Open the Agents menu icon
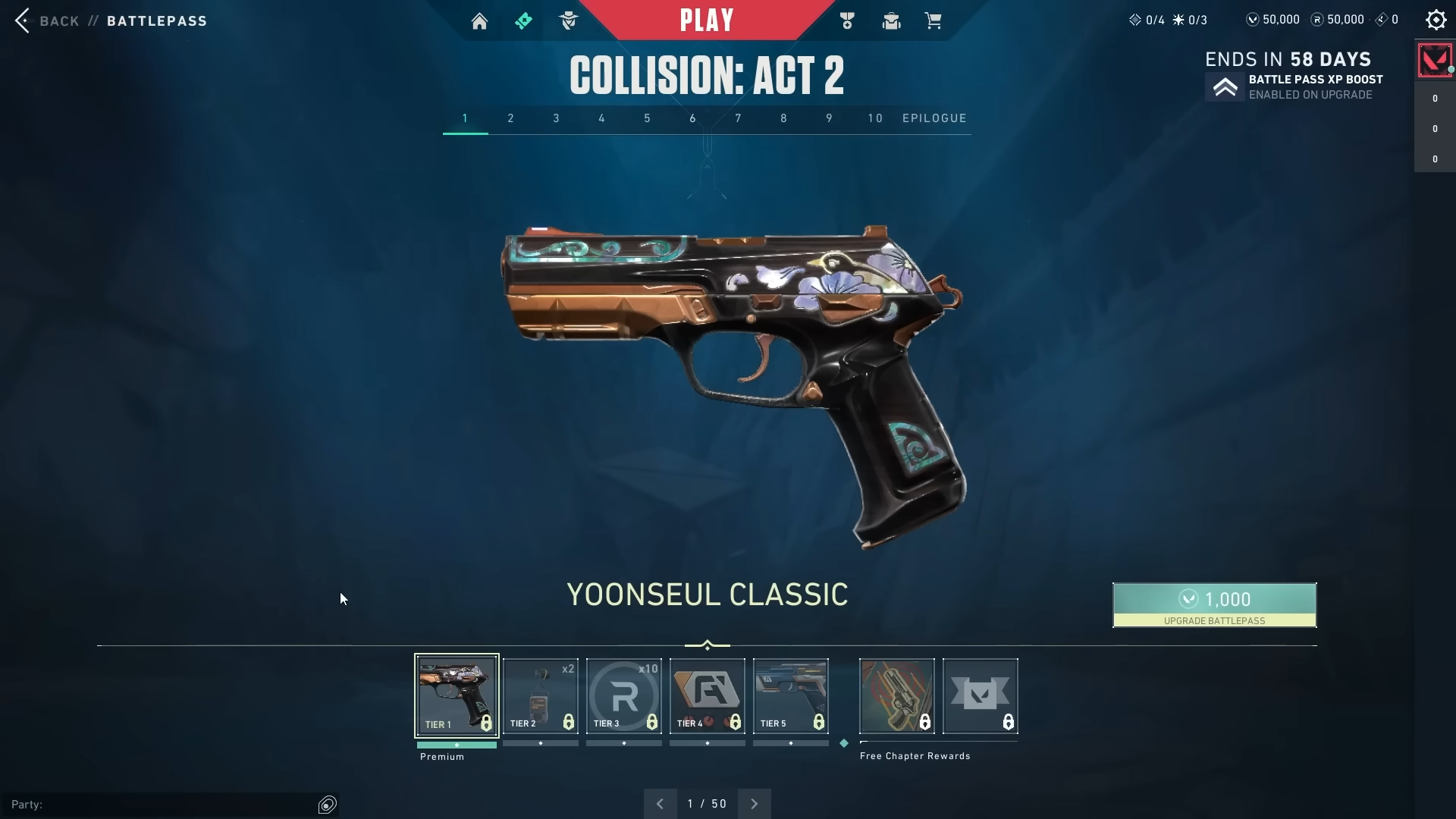This screenshot has height=819, width=1456. pyautogui.click(x=569, y=20)
